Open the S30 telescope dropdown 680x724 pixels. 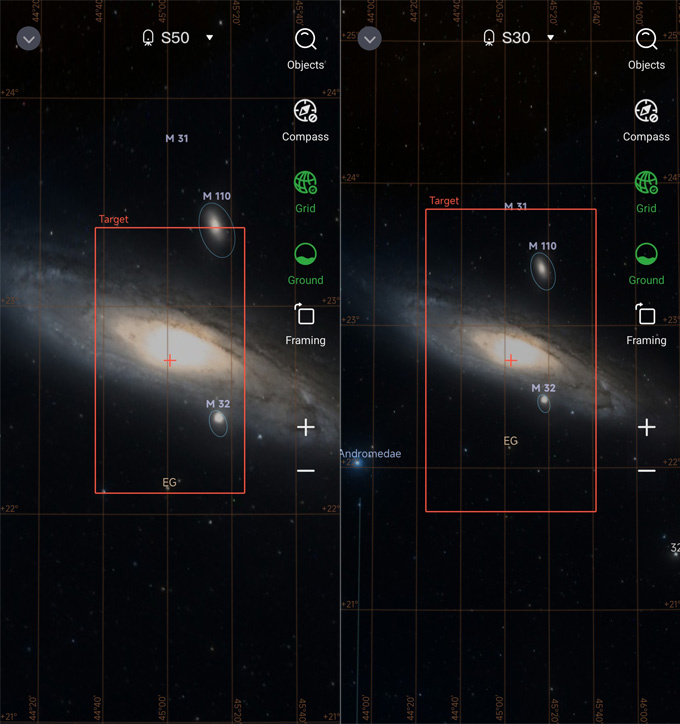[519, 38]
